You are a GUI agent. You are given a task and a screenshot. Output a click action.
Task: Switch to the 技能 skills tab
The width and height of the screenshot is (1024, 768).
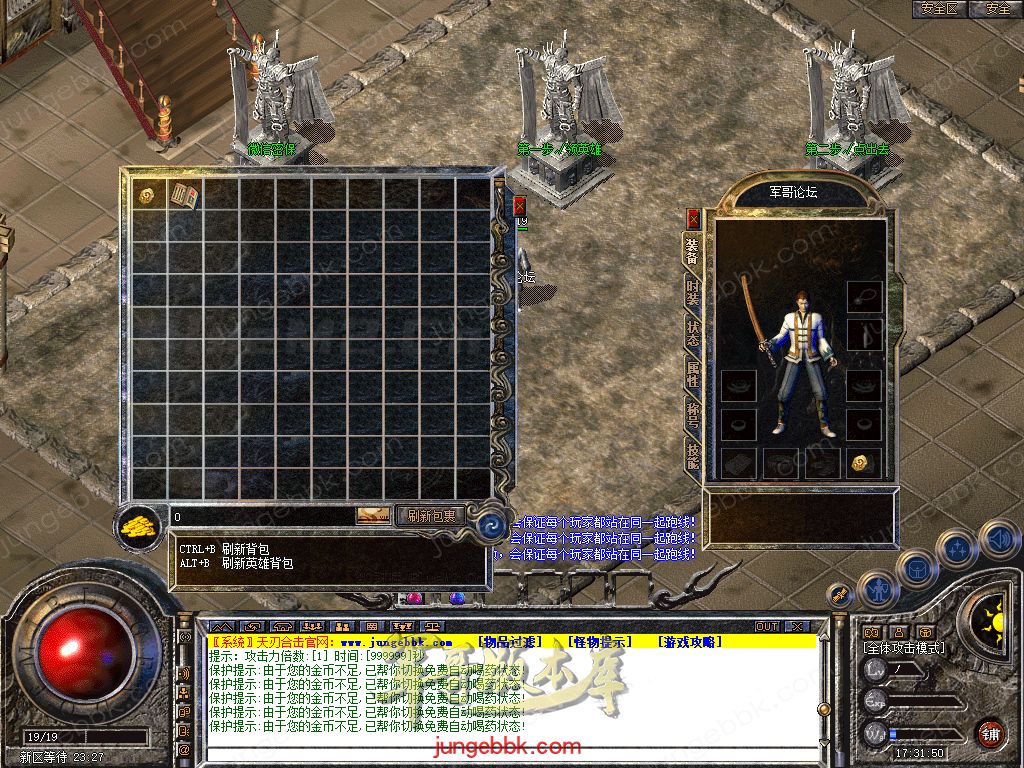point(692,454)
